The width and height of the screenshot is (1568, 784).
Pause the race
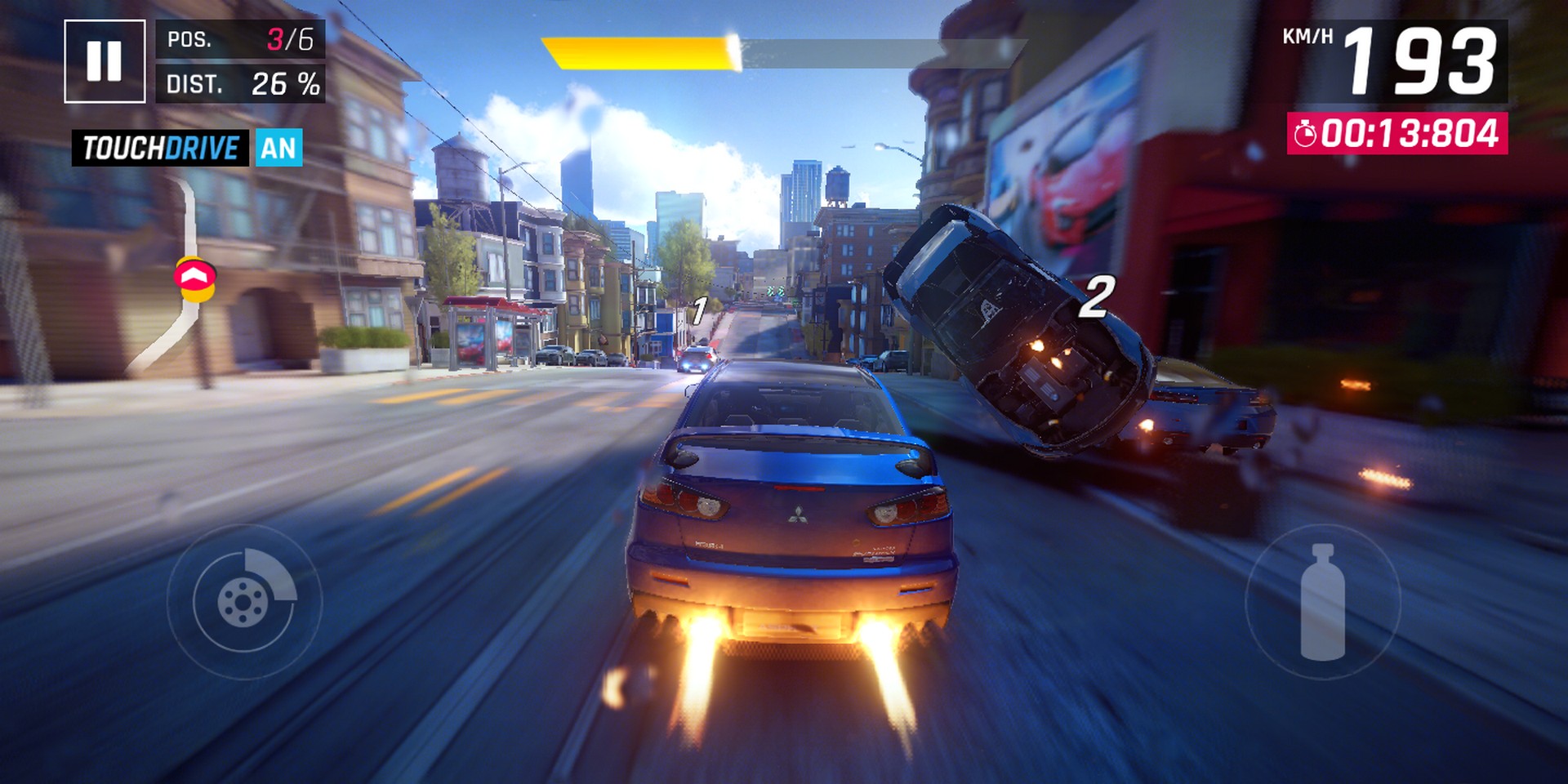click(x=105, y=61)
